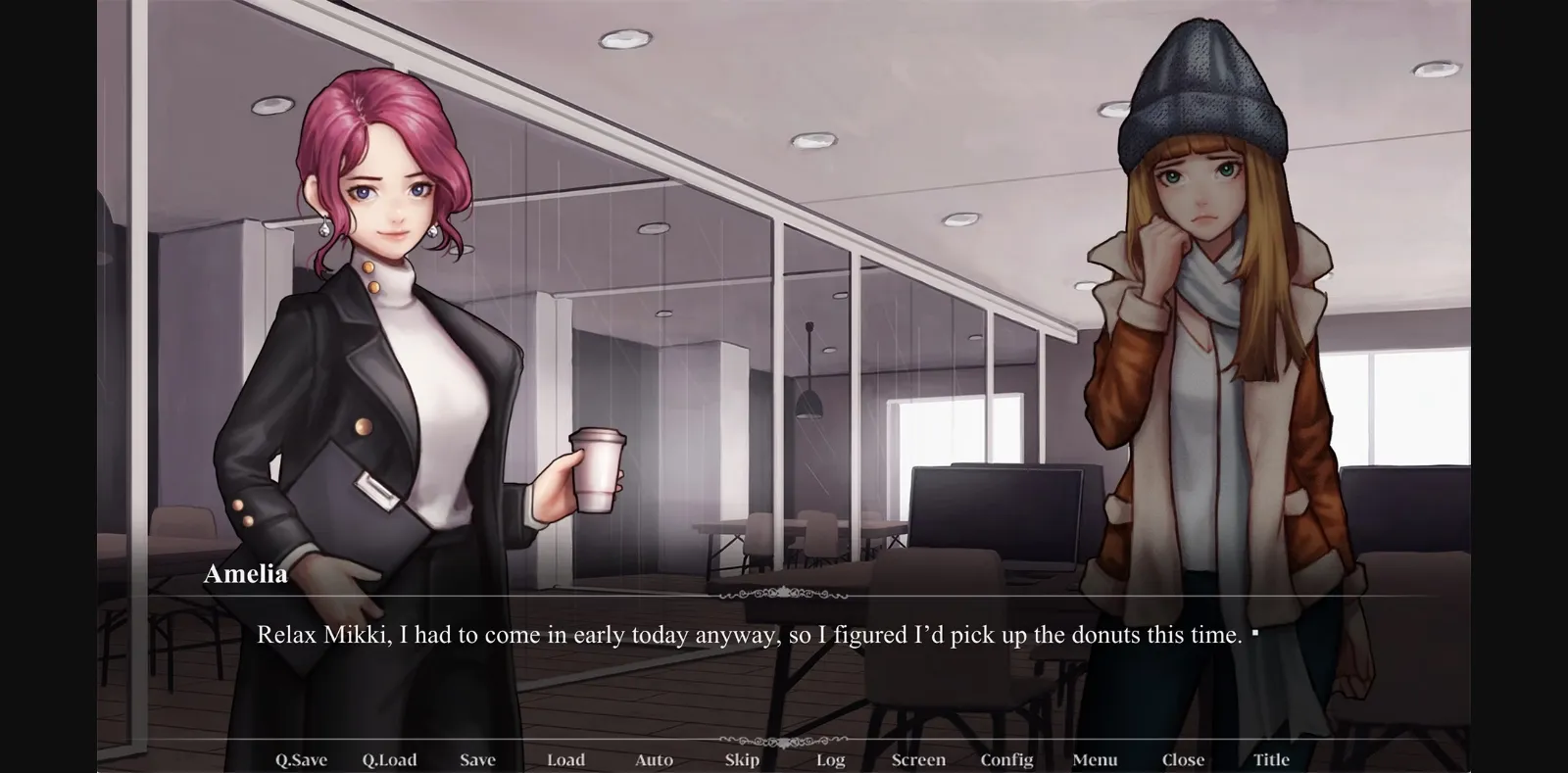Close the current menu bar

coord(1183,759)
